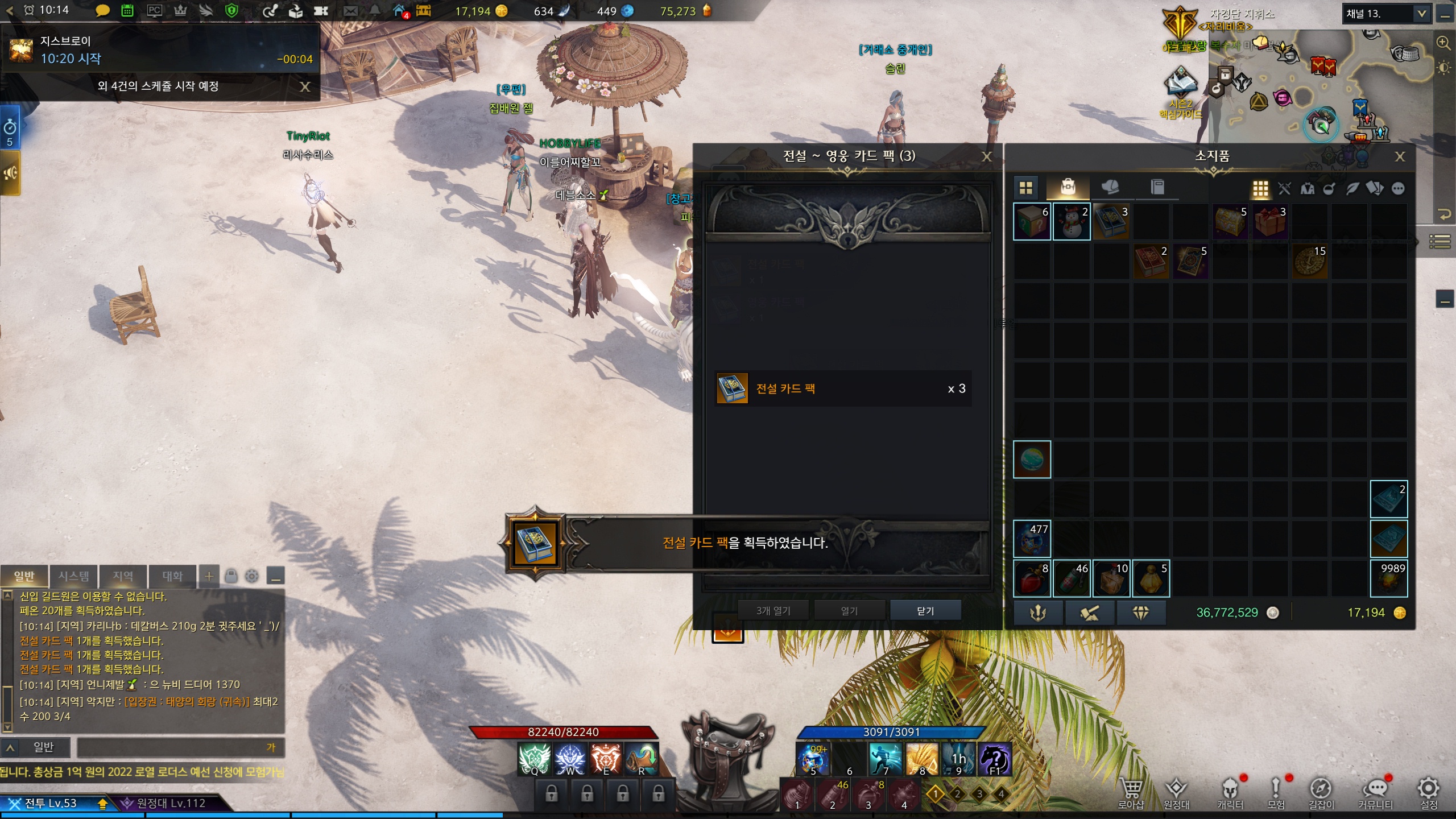1456x819 pixels.
Task: Open the 커뮤니티 community menu
Action: [1375, 792]
